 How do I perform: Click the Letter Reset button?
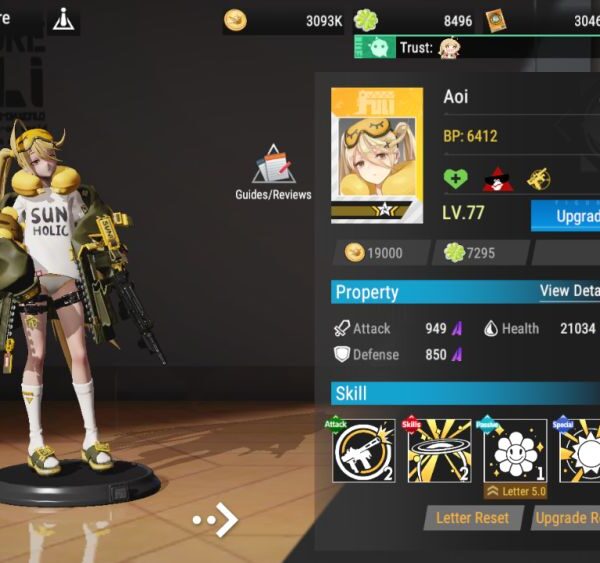point(472,518)
